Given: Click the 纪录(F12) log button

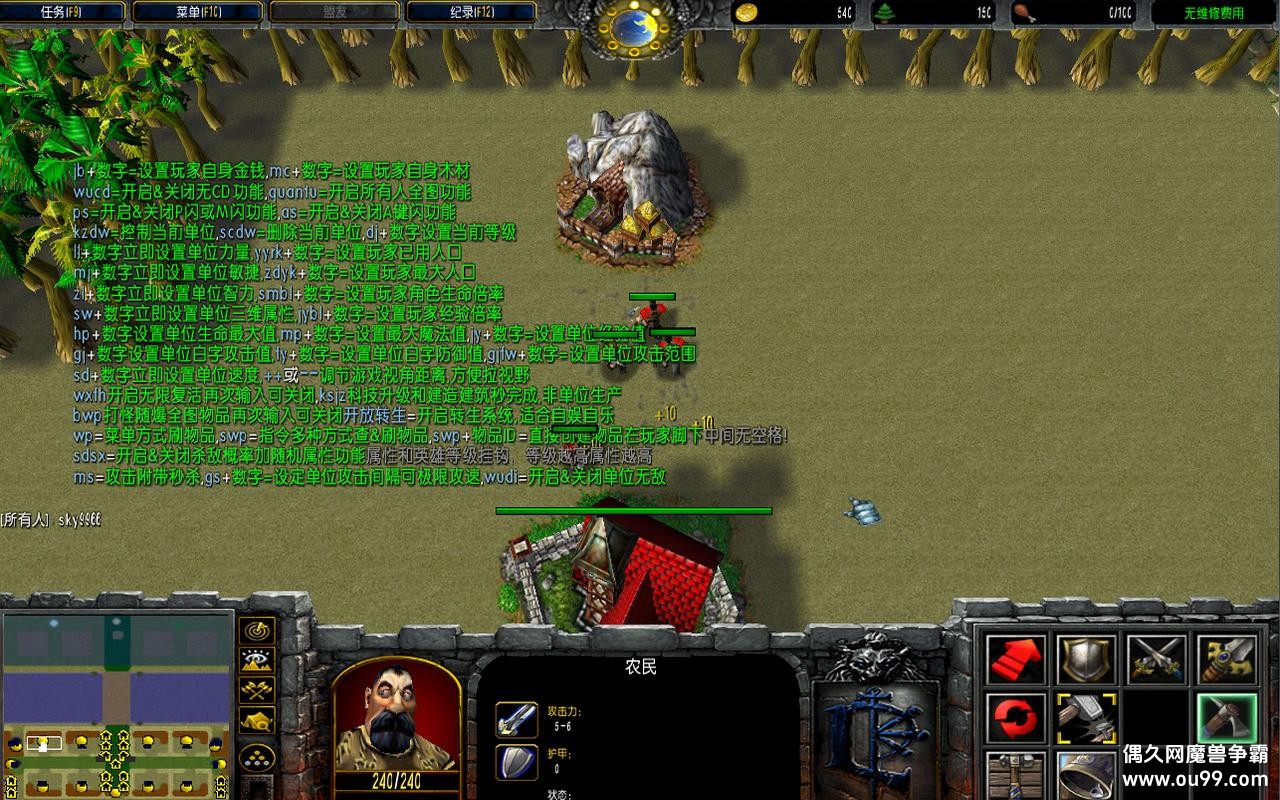Looking at the screenshot, I should click(x=470, y=11).
